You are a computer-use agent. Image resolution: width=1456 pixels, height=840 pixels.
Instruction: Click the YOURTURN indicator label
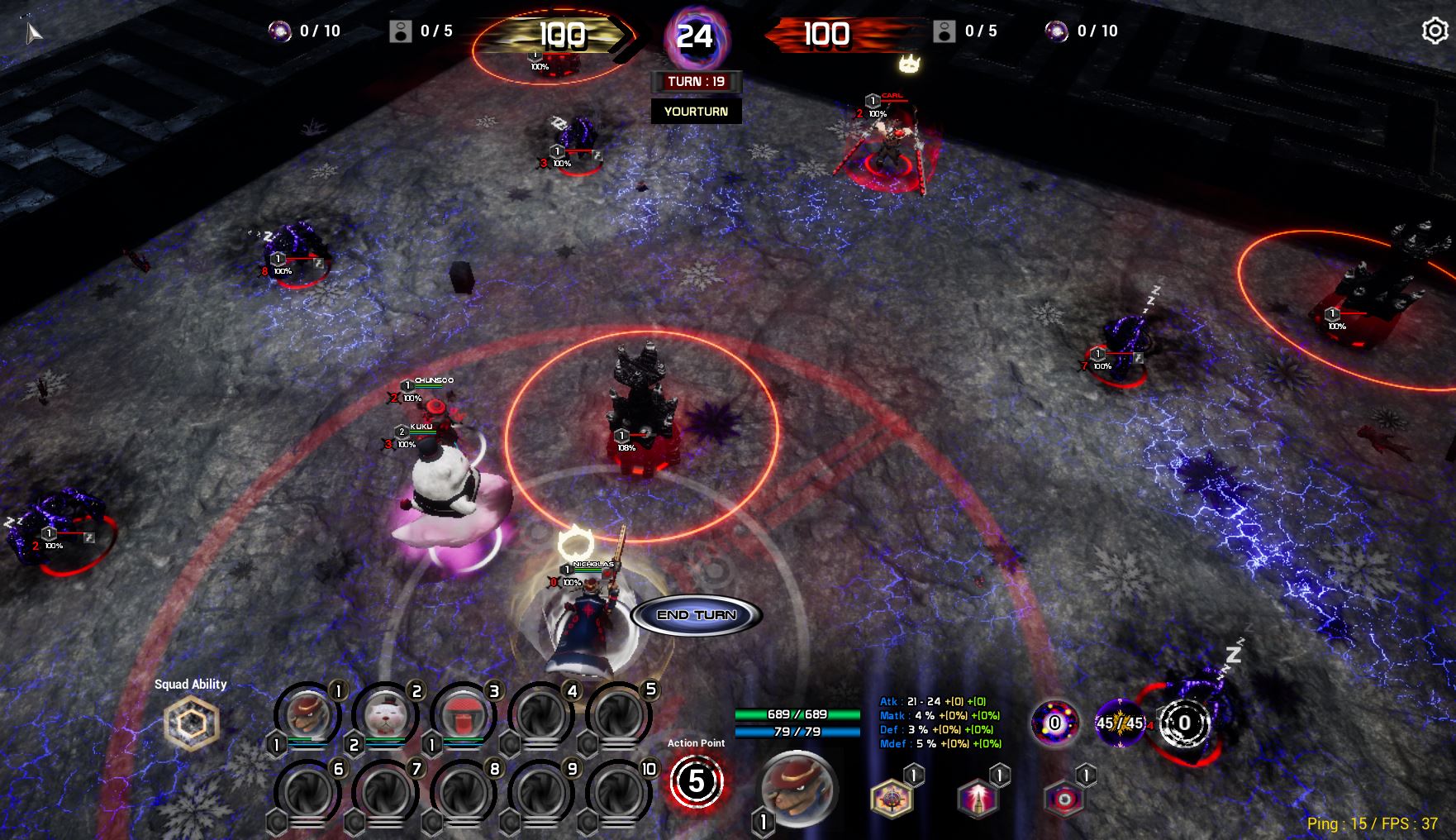695,110
